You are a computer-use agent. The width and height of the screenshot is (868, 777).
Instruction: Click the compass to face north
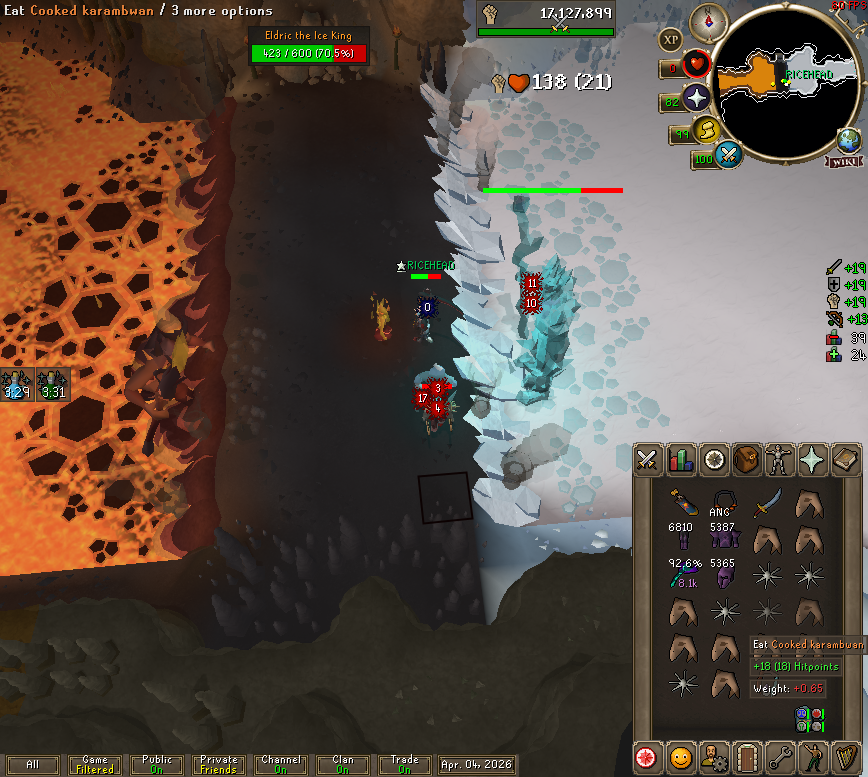pos(714,20)
